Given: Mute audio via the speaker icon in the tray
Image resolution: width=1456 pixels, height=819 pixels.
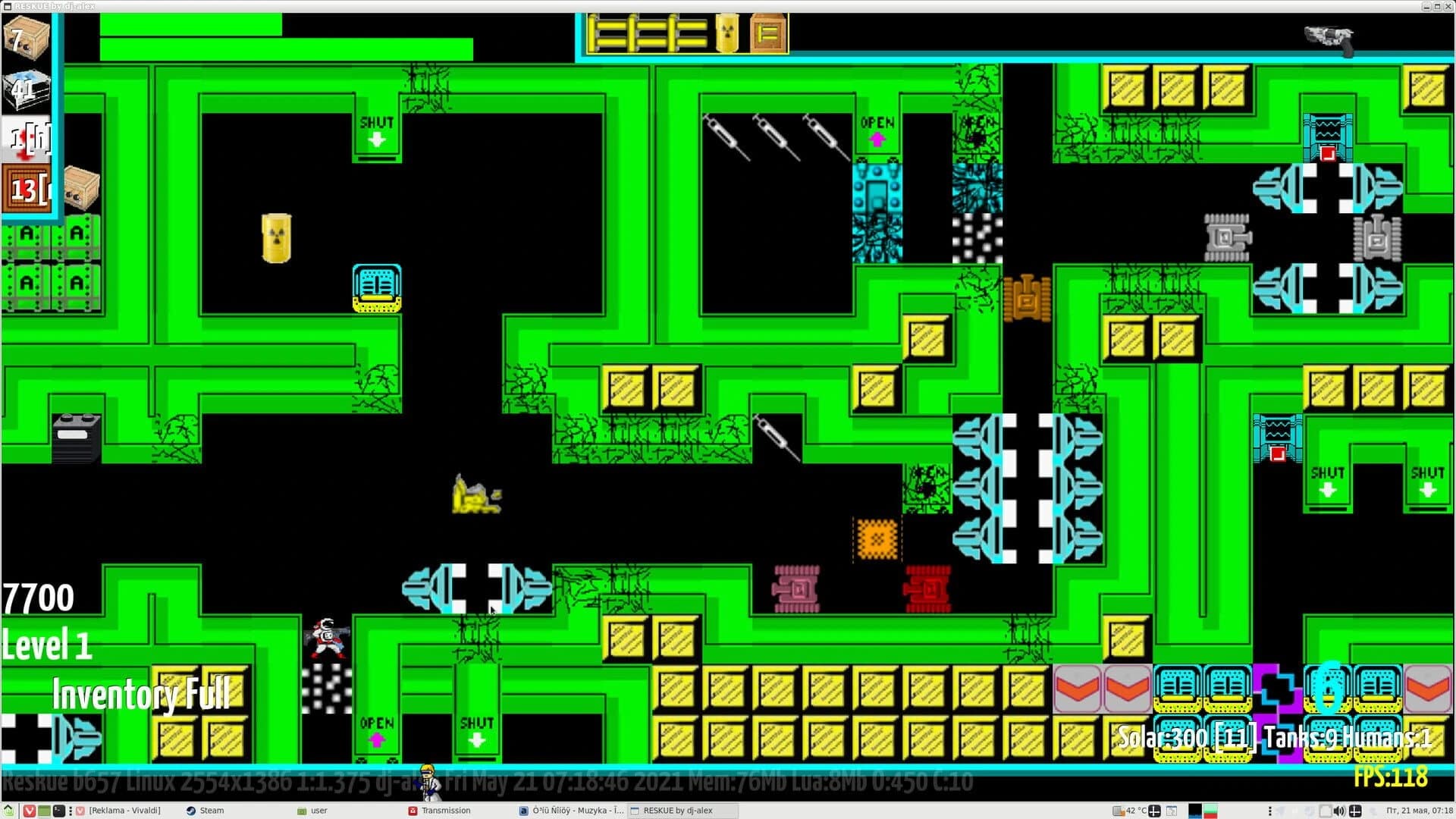Looking at the screenshot, I should click(x=1339, y=811).
